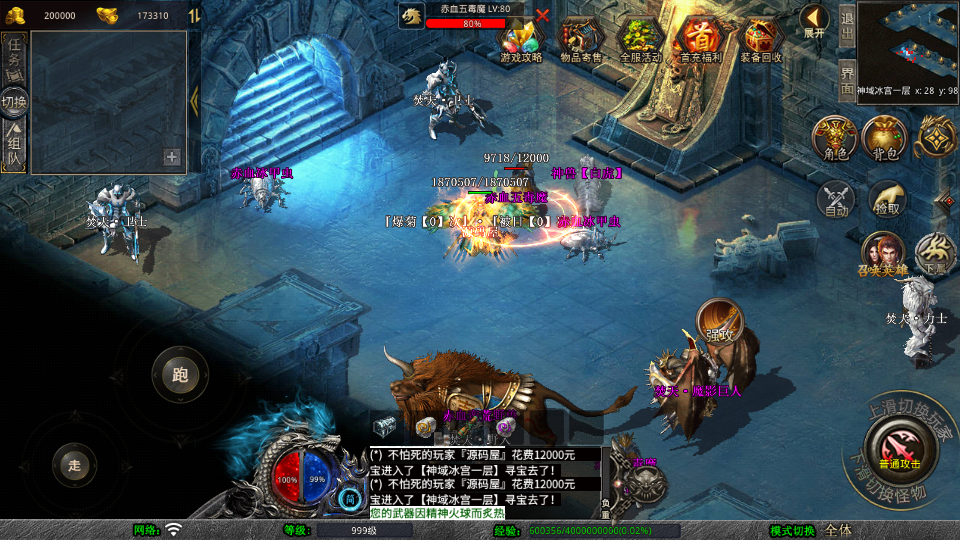
Task: Tap the 捡取 pick-up button
Action: [x=887, y=198]
